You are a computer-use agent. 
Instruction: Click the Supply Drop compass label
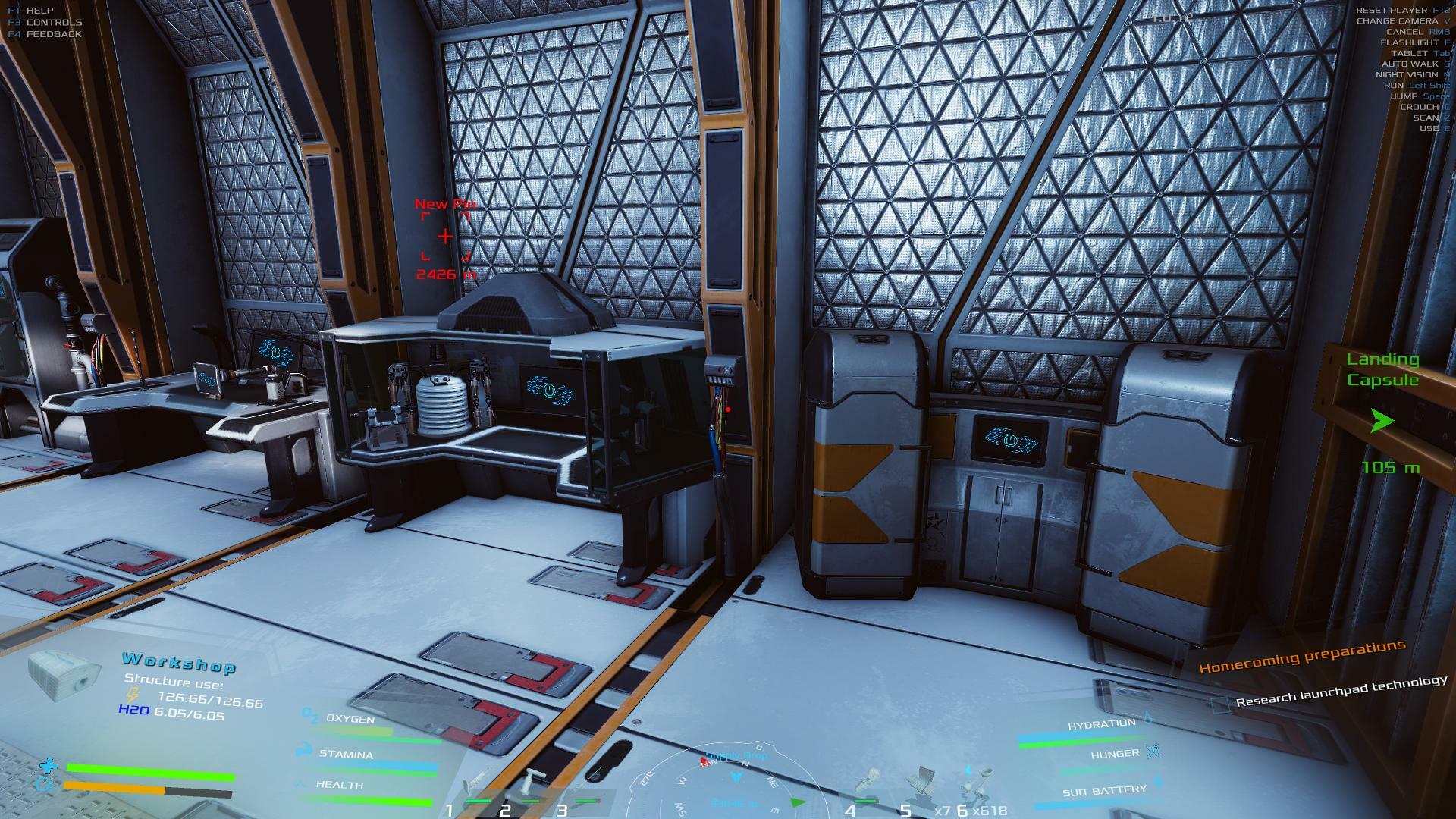click(x=736, y=756)
